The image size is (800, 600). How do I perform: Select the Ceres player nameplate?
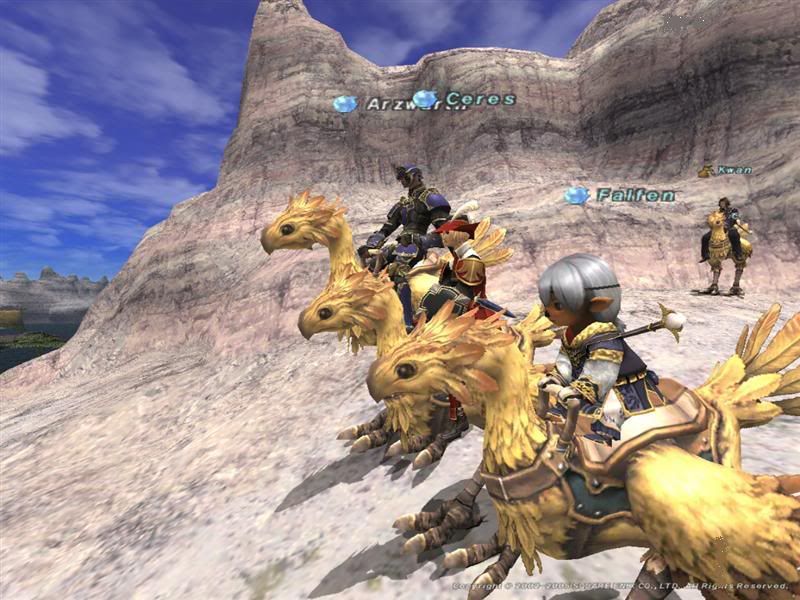[x=480, y=99]
